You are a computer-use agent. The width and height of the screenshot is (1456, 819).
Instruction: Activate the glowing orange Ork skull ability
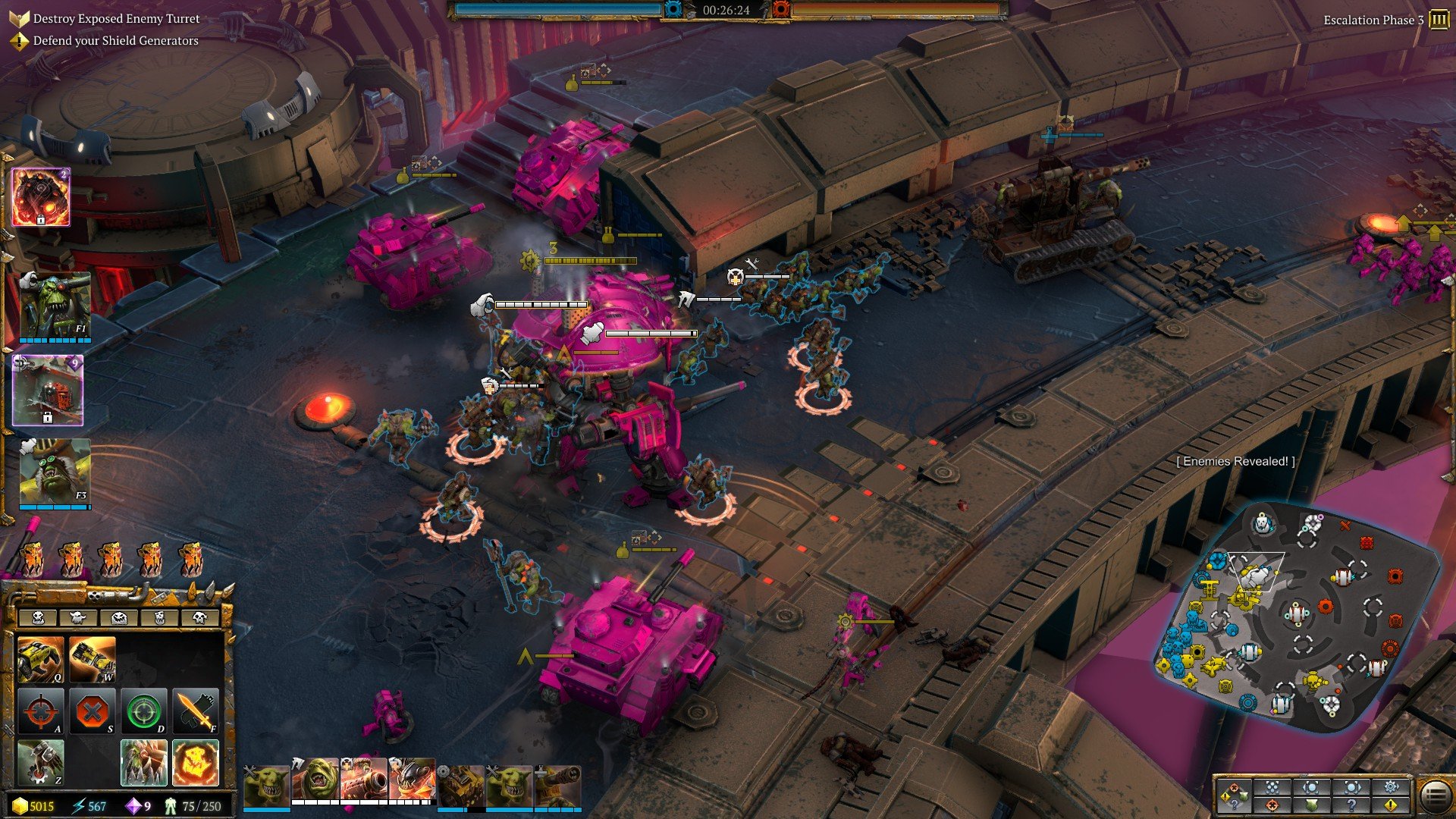(195, 762)
